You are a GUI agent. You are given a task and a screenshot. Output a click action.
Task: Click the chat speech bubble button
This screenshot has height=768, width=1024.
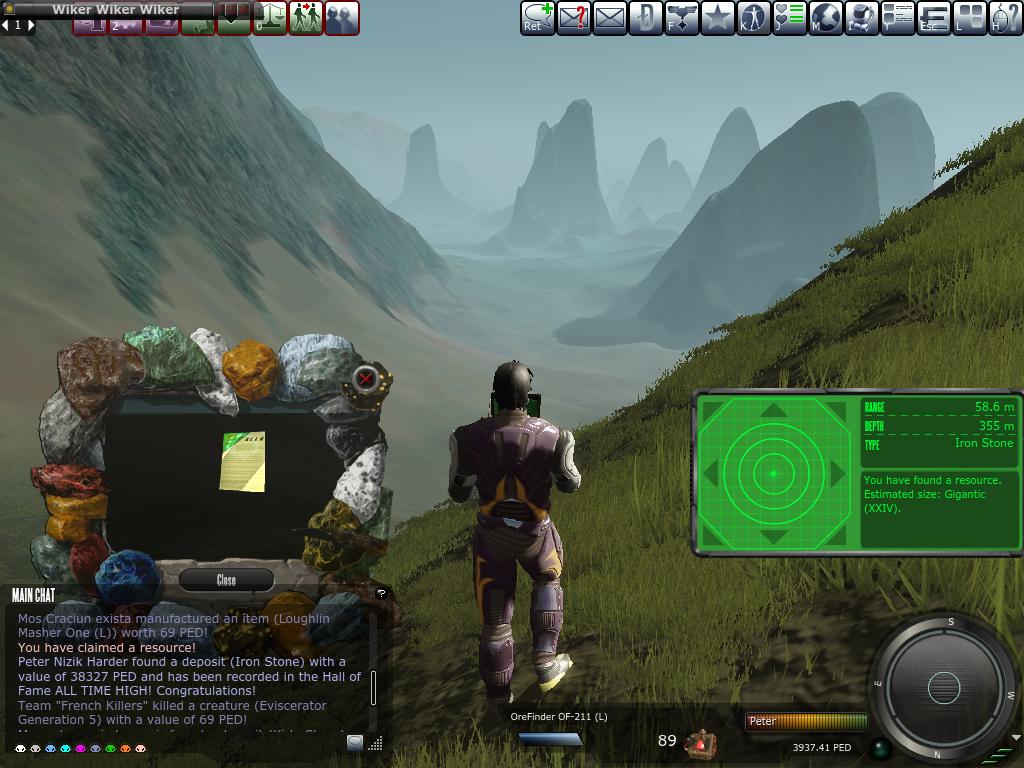355,742
